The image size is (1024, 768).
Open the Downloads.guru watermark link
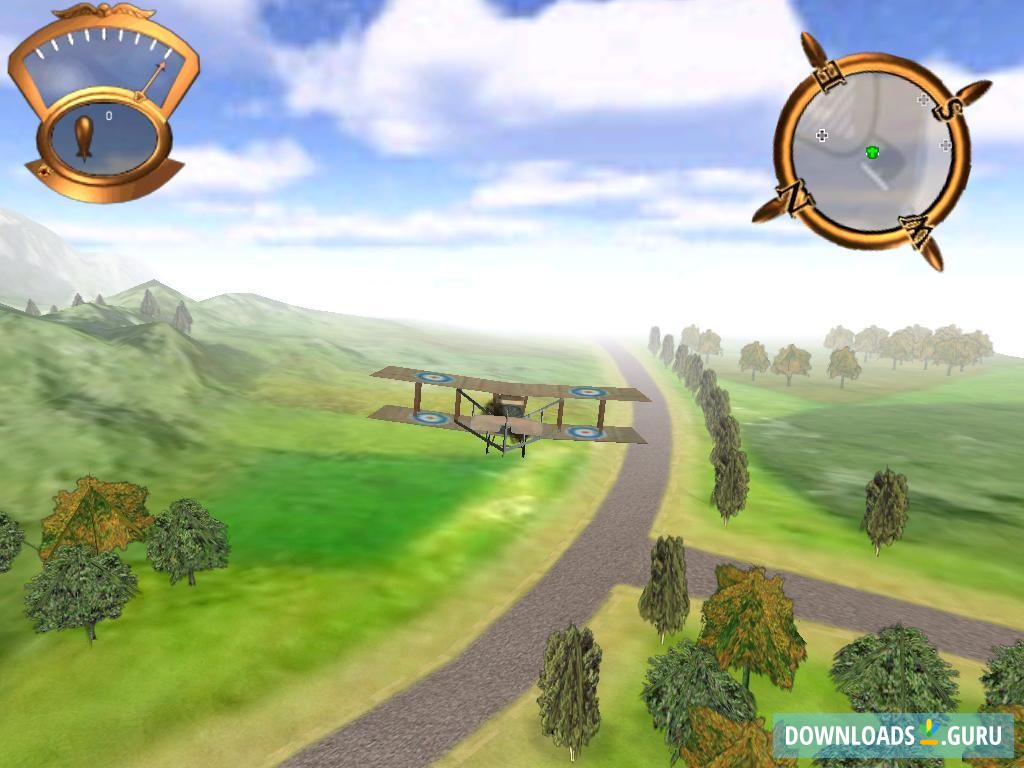click(893, 735)
